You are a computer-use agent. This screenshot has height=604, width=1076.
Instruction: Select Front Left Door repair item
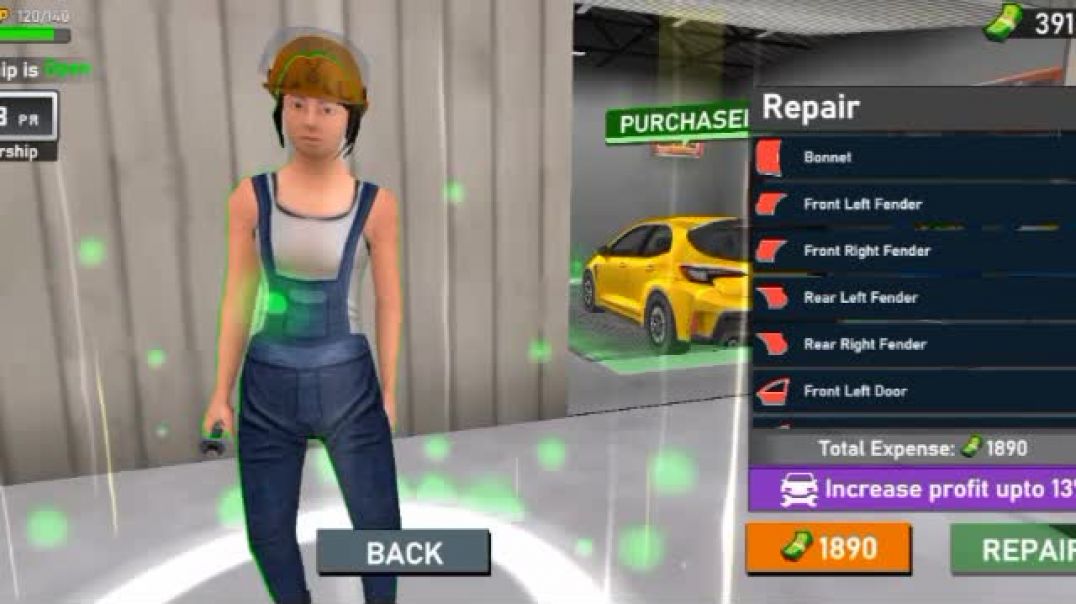pos(912,391)
